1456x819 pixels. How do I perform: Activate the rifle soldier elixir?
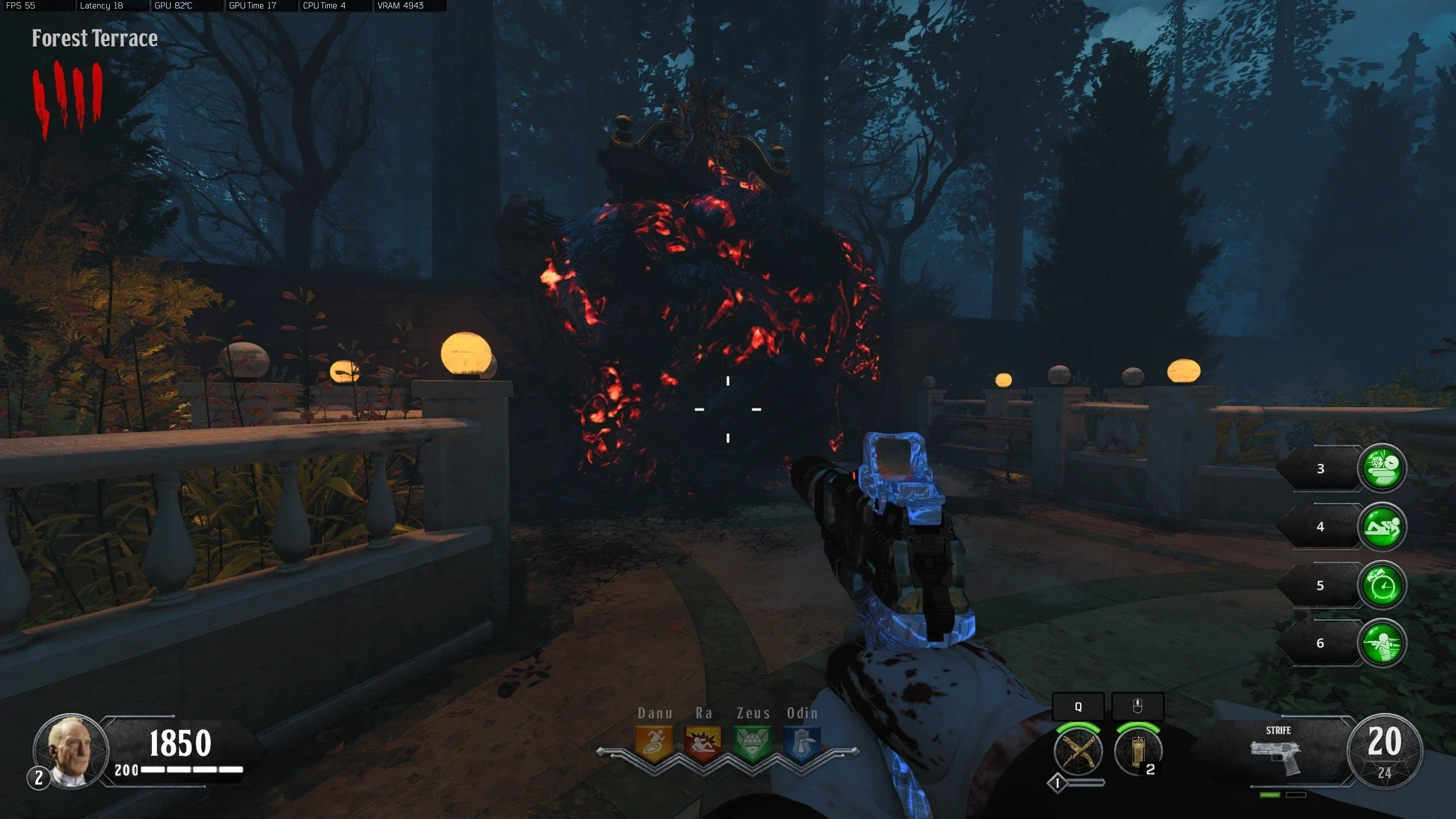(x=1381, y=643)
